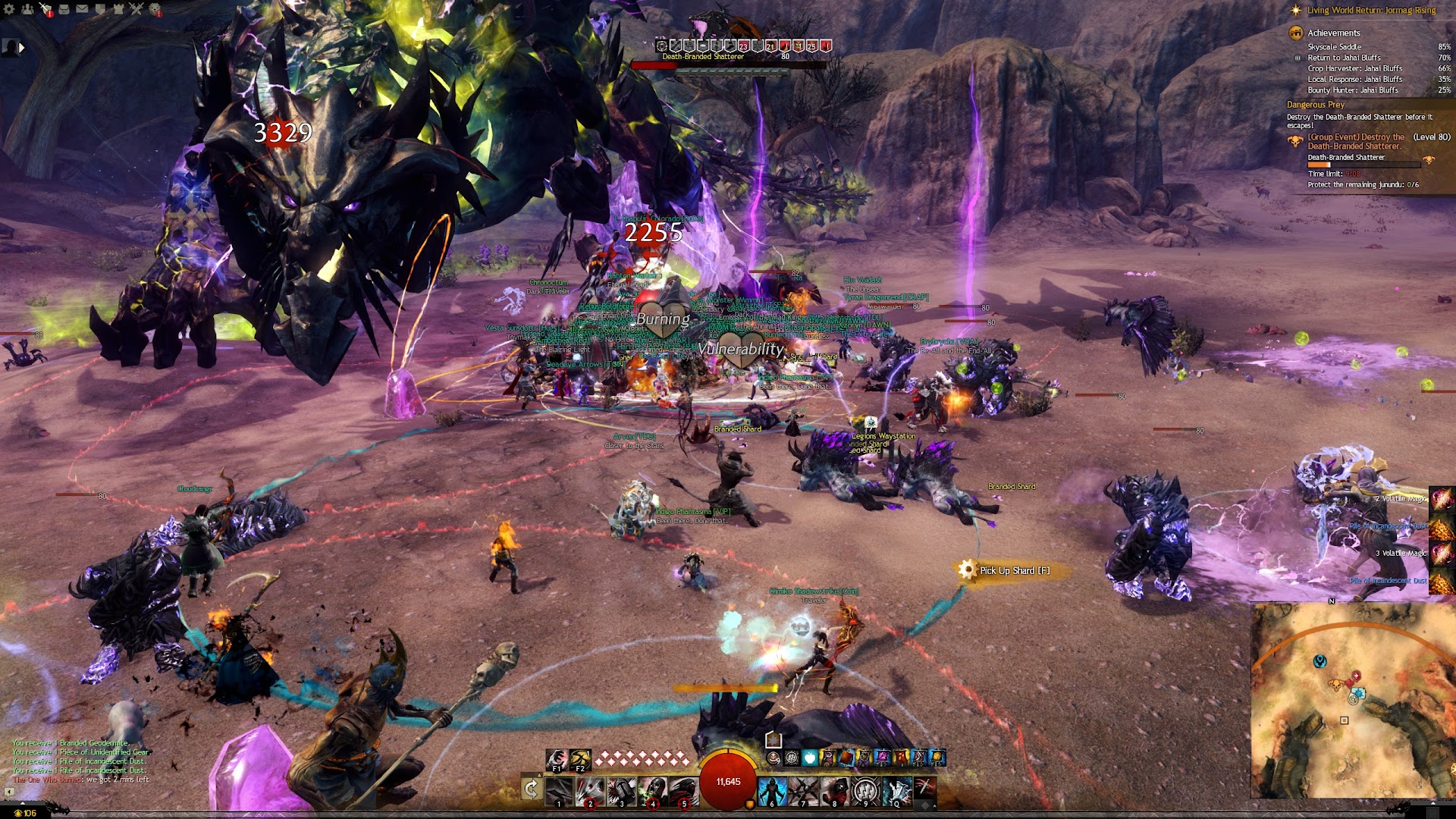The height and width of the screenshot is (819, 1456).
Task: Select the Destroy the Death-Branded Shatterer event
Action: click(1355, 142)
